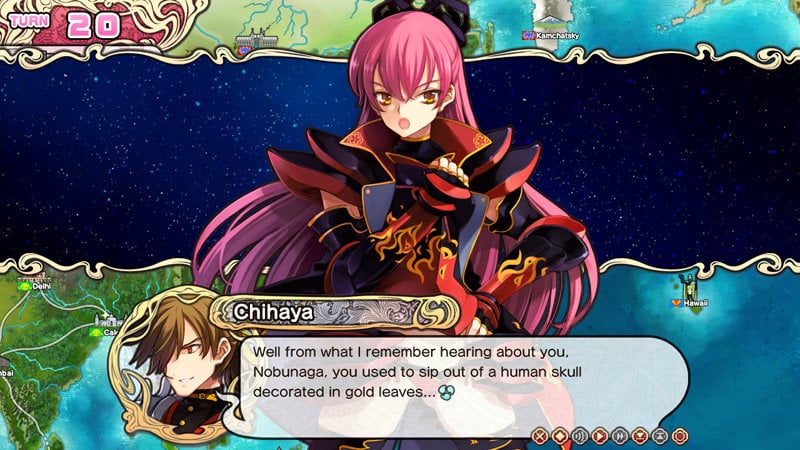Image resolution: width=800 pixels, height=450 pixels.
Task: Click the X icon in the dialogue toolbar
Action: (540, 435)
